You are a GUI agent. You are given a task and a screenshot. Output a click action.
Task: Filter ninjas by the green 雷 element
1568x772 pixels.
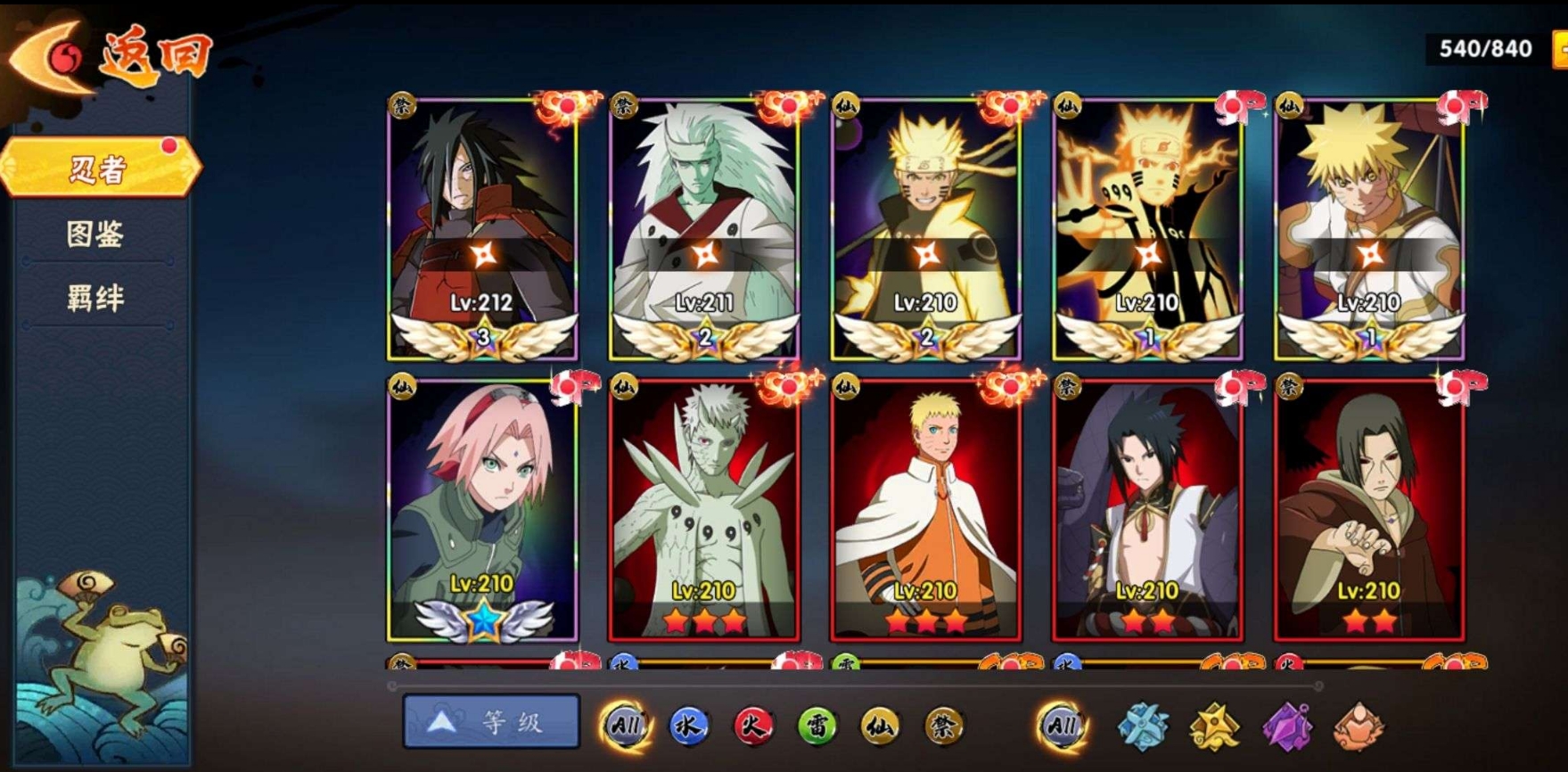click(x=817, y=727)
